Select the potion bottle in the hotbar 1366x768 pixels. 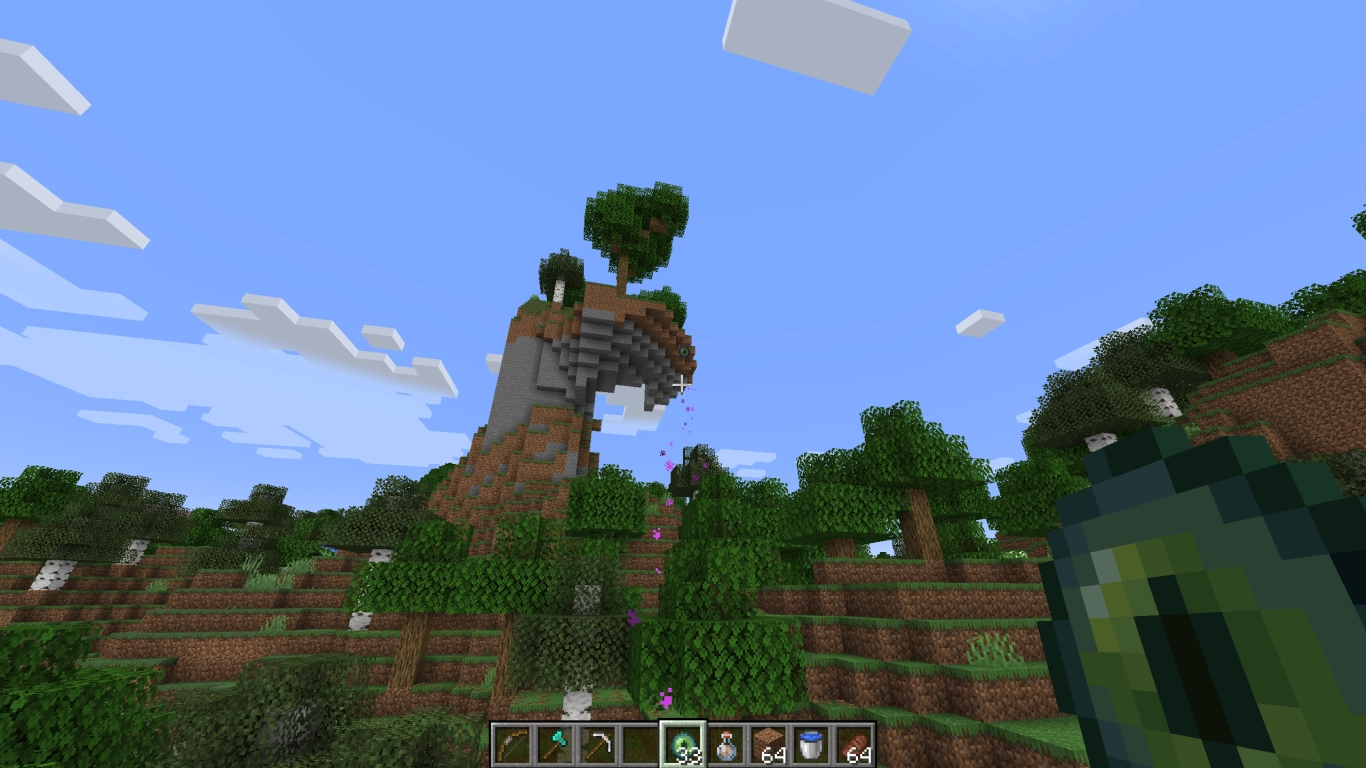point(726,742)
